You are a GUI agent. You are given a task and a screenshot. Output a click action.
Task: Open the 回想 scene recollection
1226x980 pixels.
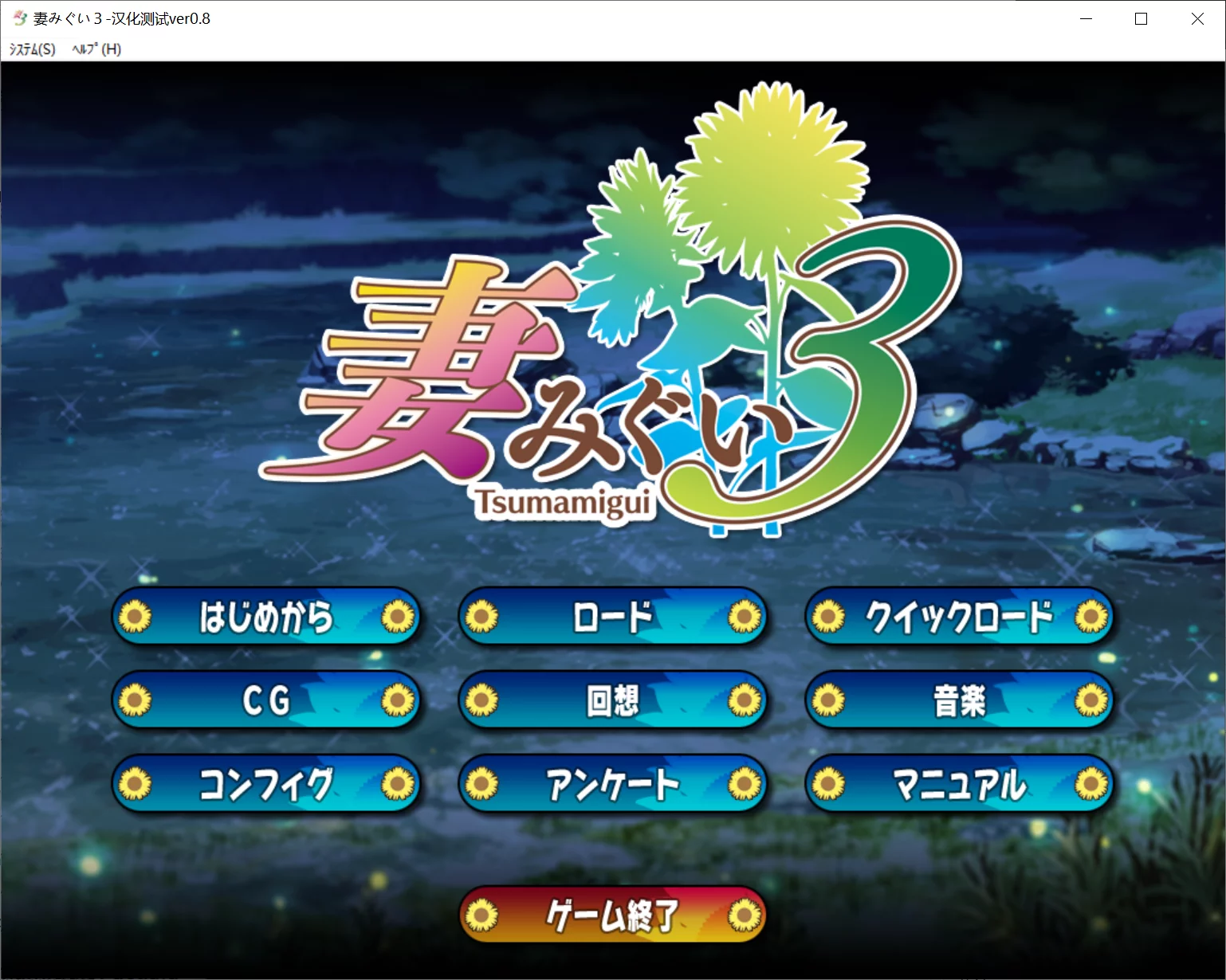coord(612,700)
